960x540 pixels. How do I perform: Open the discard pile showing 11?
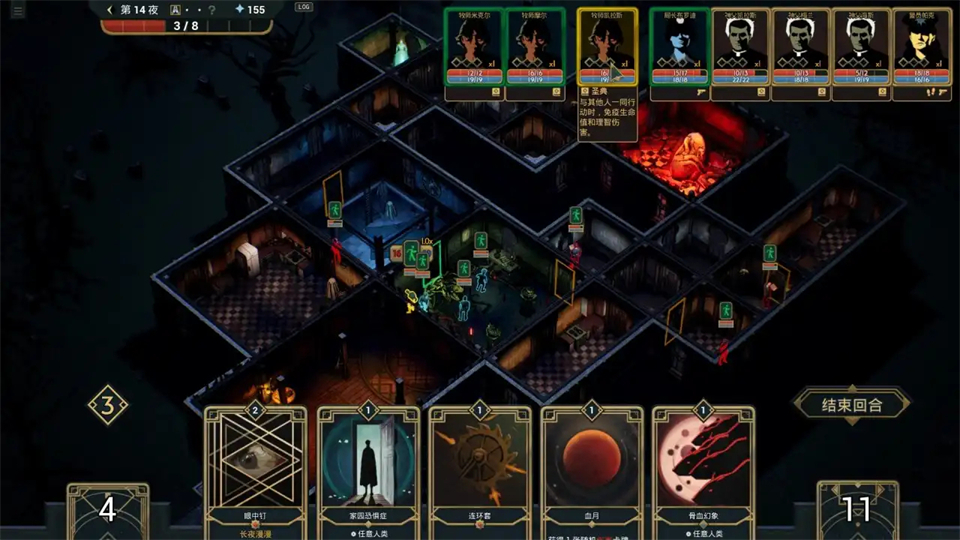(855, 510)
